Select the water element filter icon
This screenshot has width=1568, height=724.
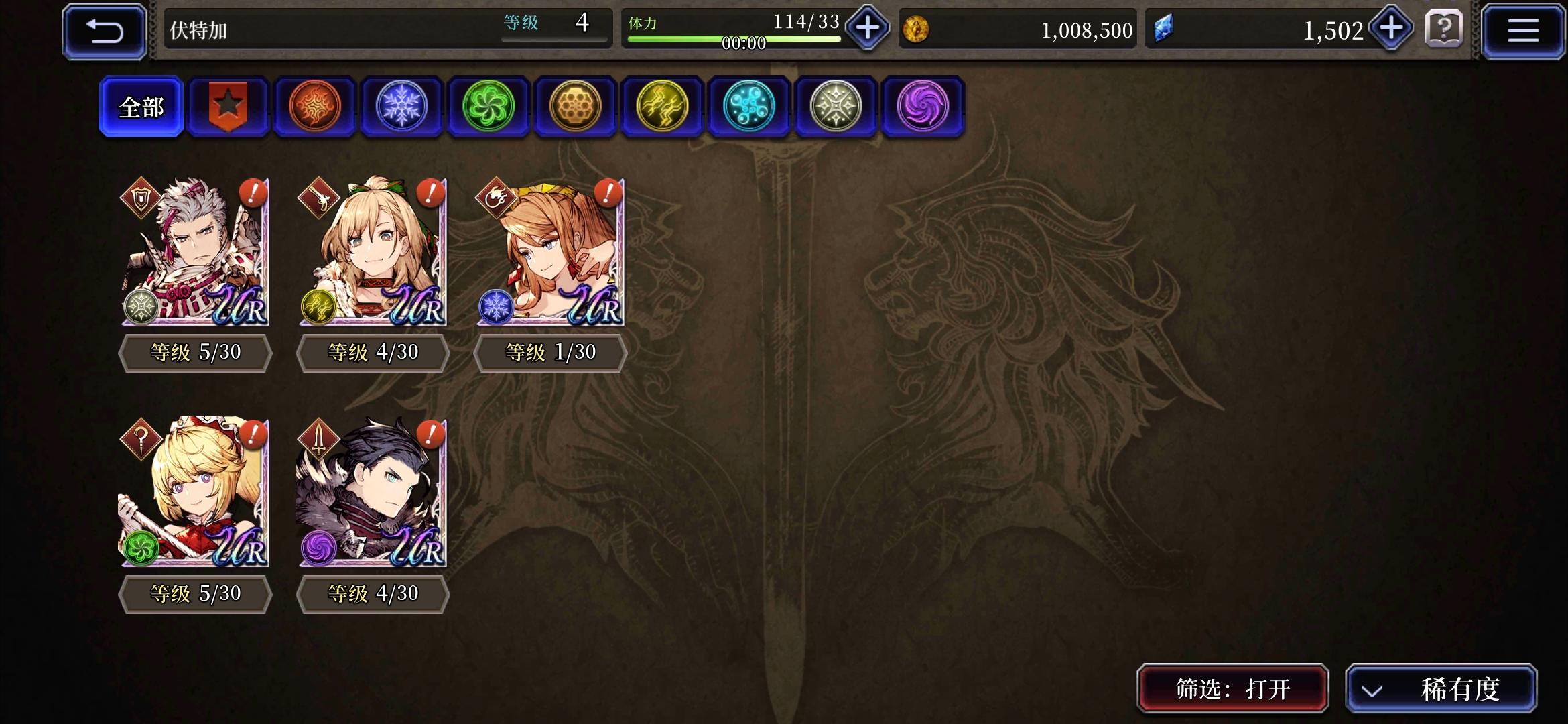tap(749, 107)
